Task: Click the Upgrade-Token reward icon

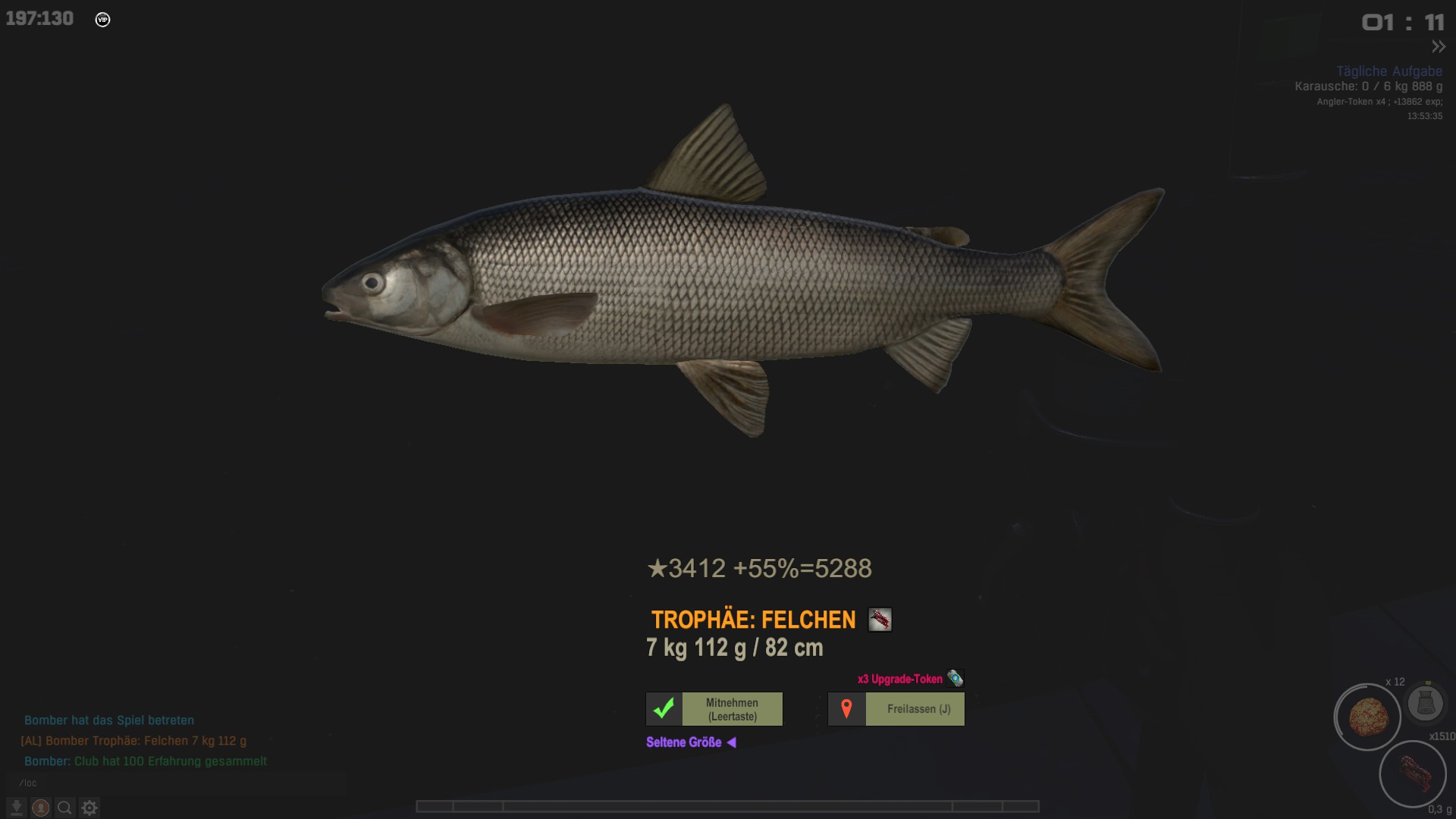Action: tap(955, 678)
